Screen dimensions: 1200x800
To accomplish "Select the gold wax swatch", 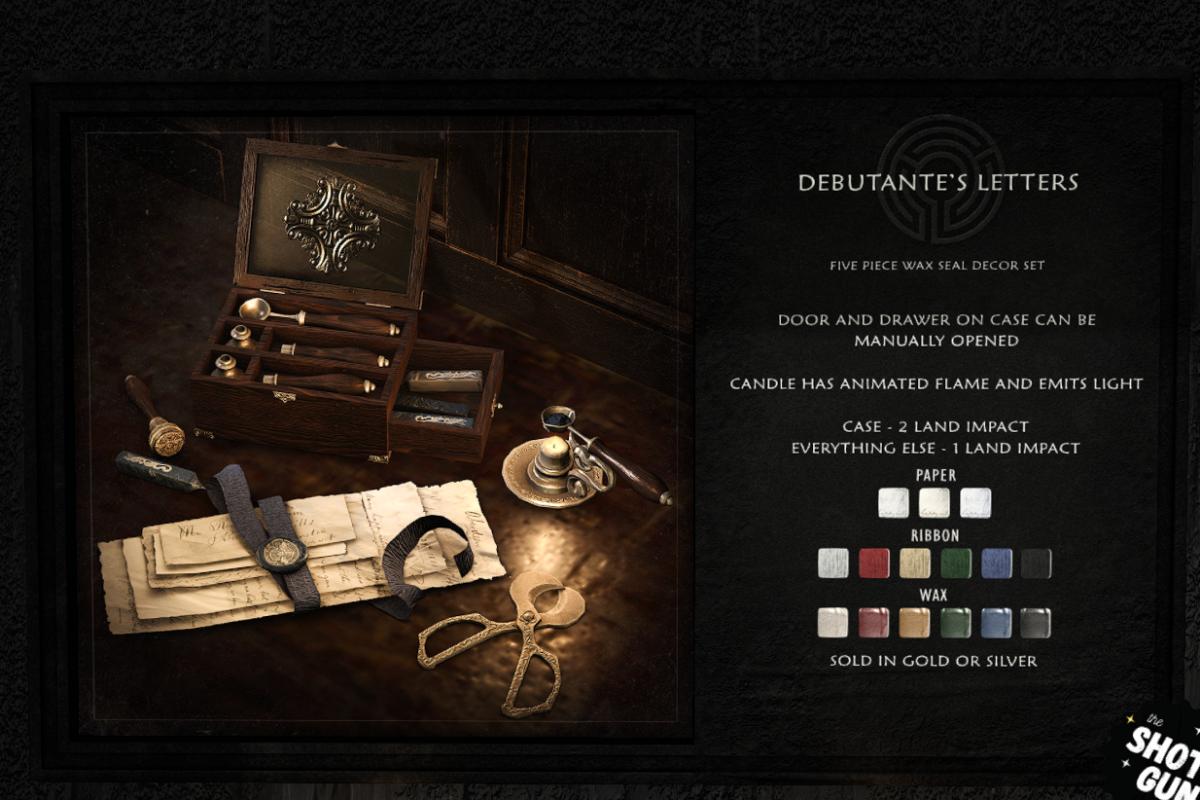I will click(x=915, y=623).
